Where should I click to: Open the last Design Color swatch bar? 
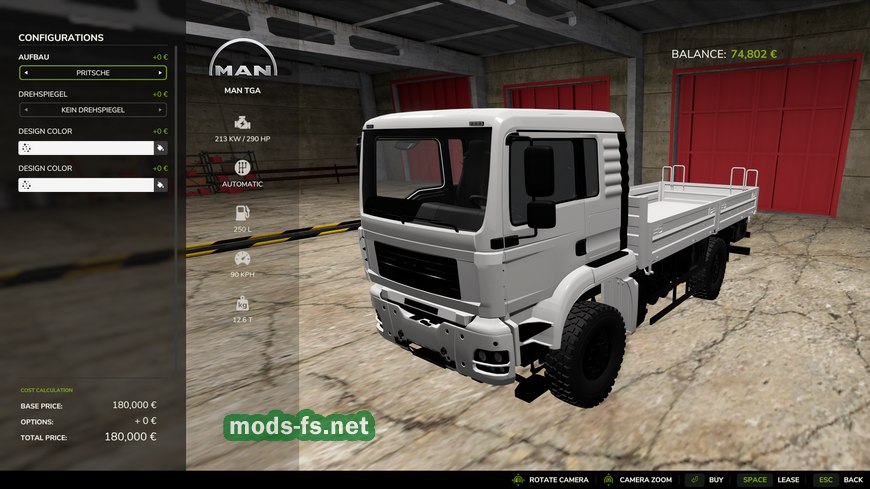[x=86, y=185]
